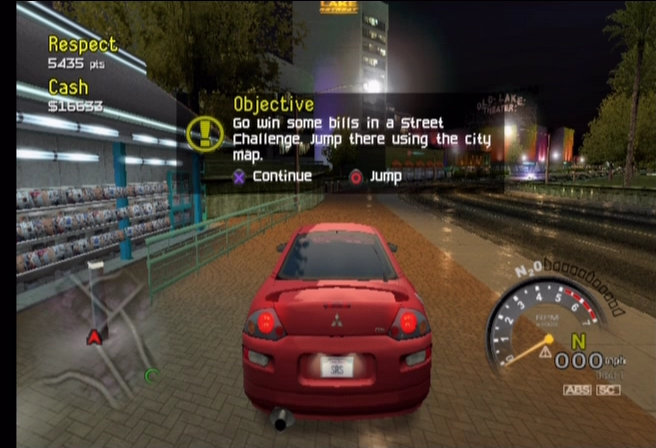The height and width of the screenshot is (448, 656).
Task: Select the Jump option to open city map
Action: (376, 177)
